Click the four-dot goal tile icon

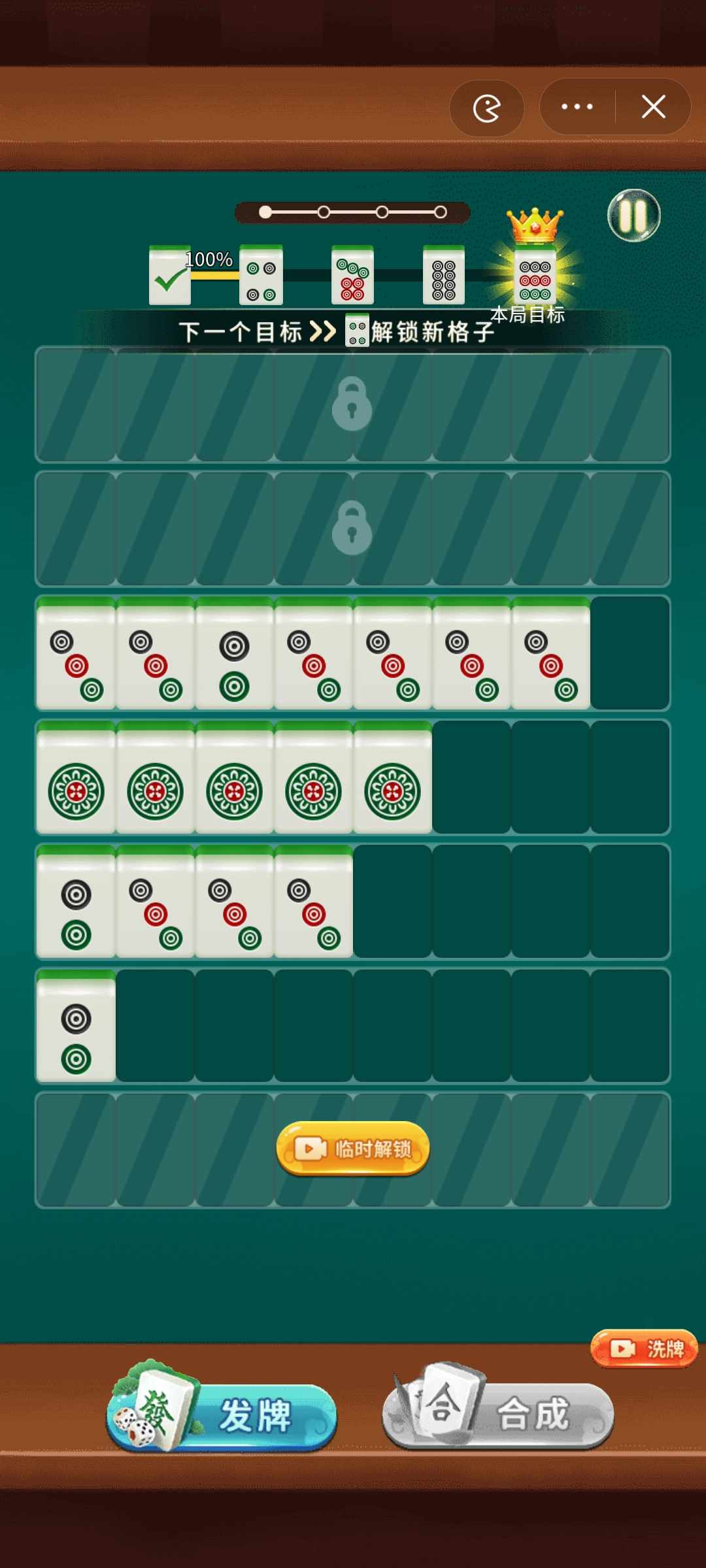261,276
